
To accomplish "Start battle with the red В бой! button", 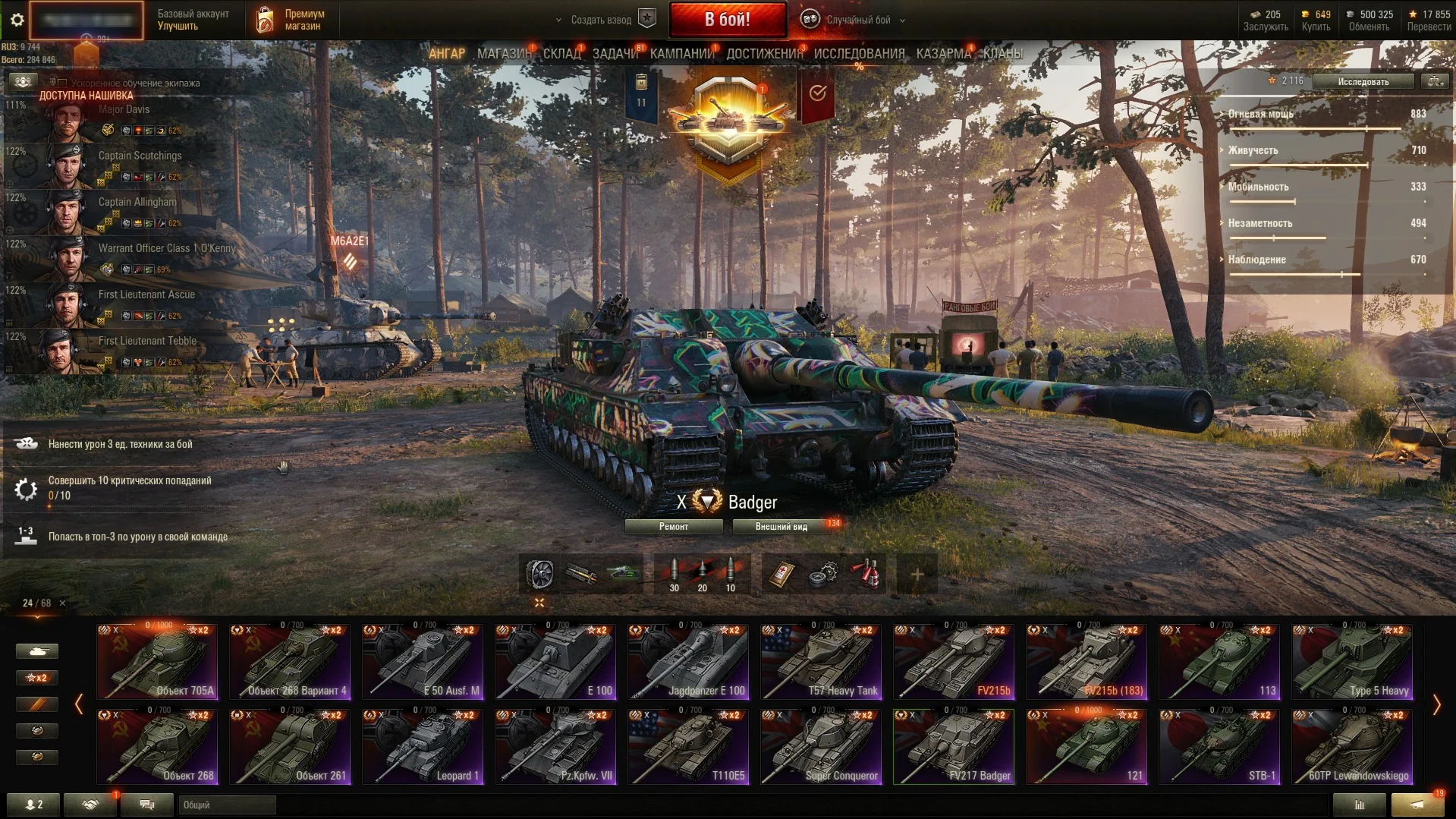I will tap(727, 20).
